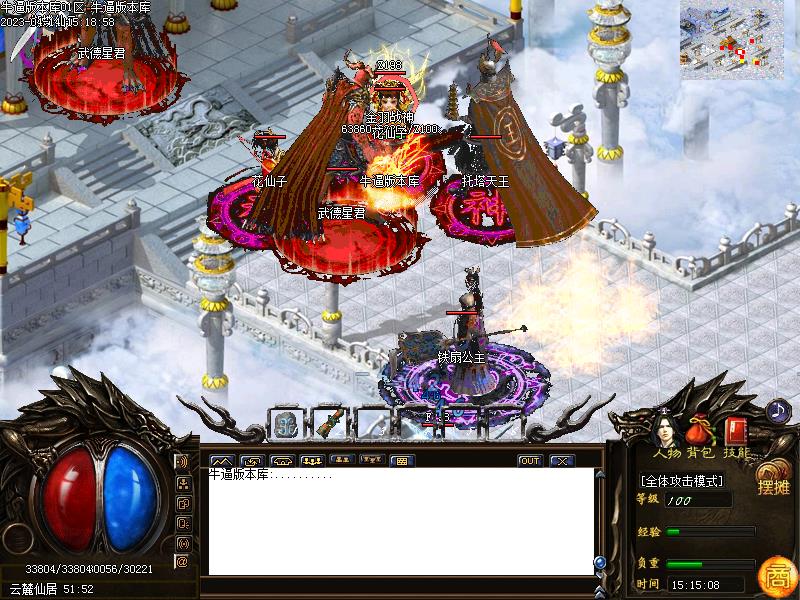Toggle the music note sound button

click(778, 410)
